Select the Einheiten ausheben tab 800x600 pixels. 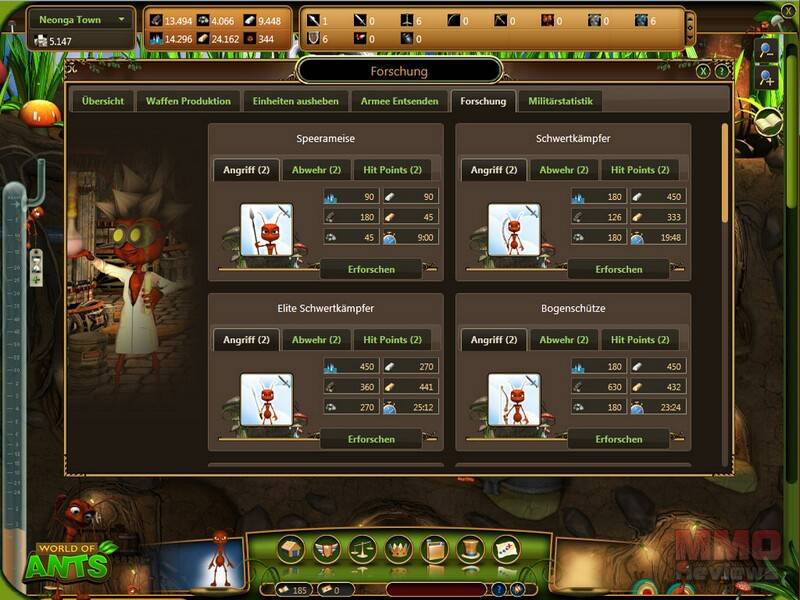tap(295, 101)
